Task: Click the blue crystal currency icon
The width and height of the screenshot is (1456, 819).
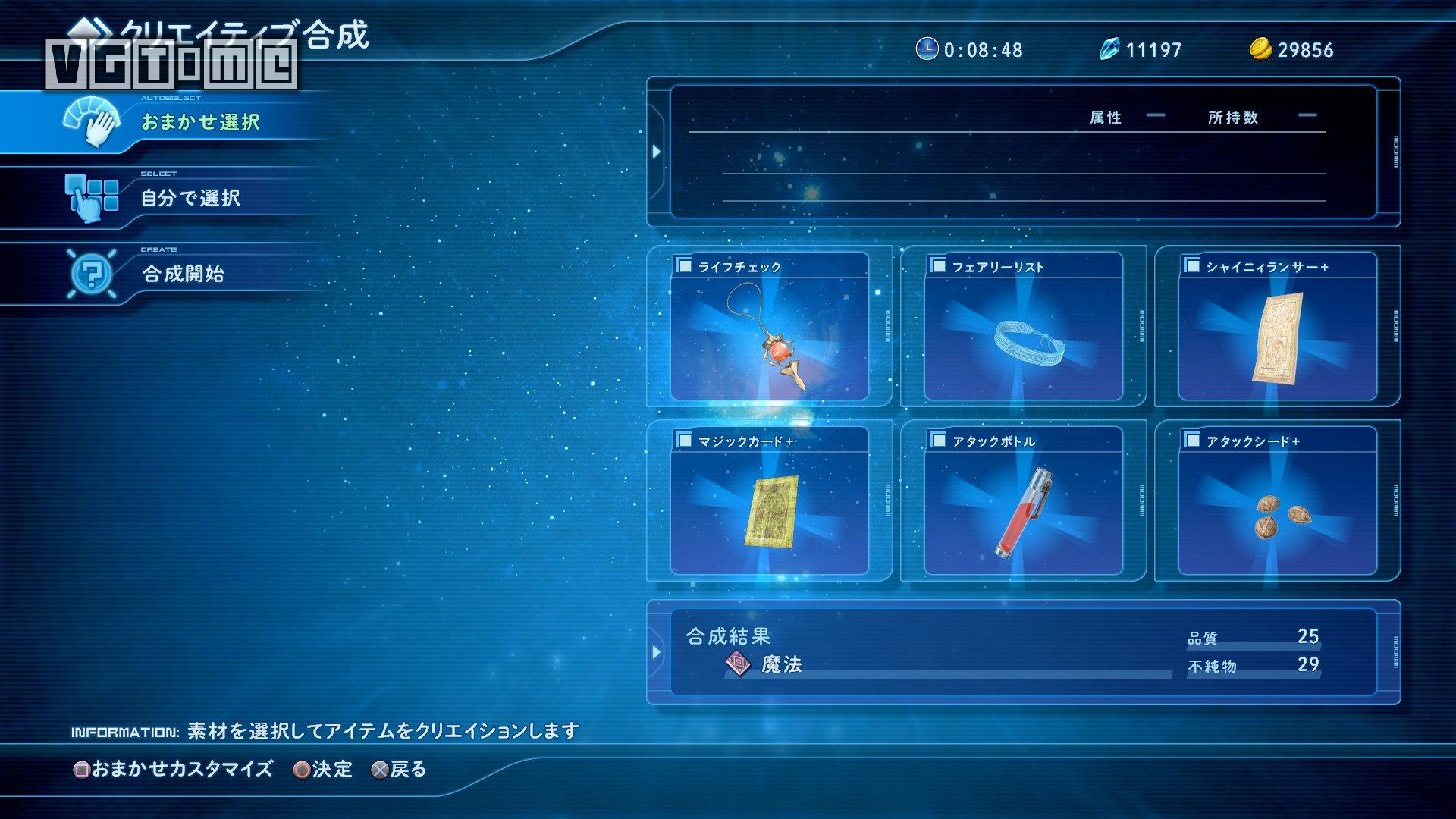Action: coord(1109,50)
